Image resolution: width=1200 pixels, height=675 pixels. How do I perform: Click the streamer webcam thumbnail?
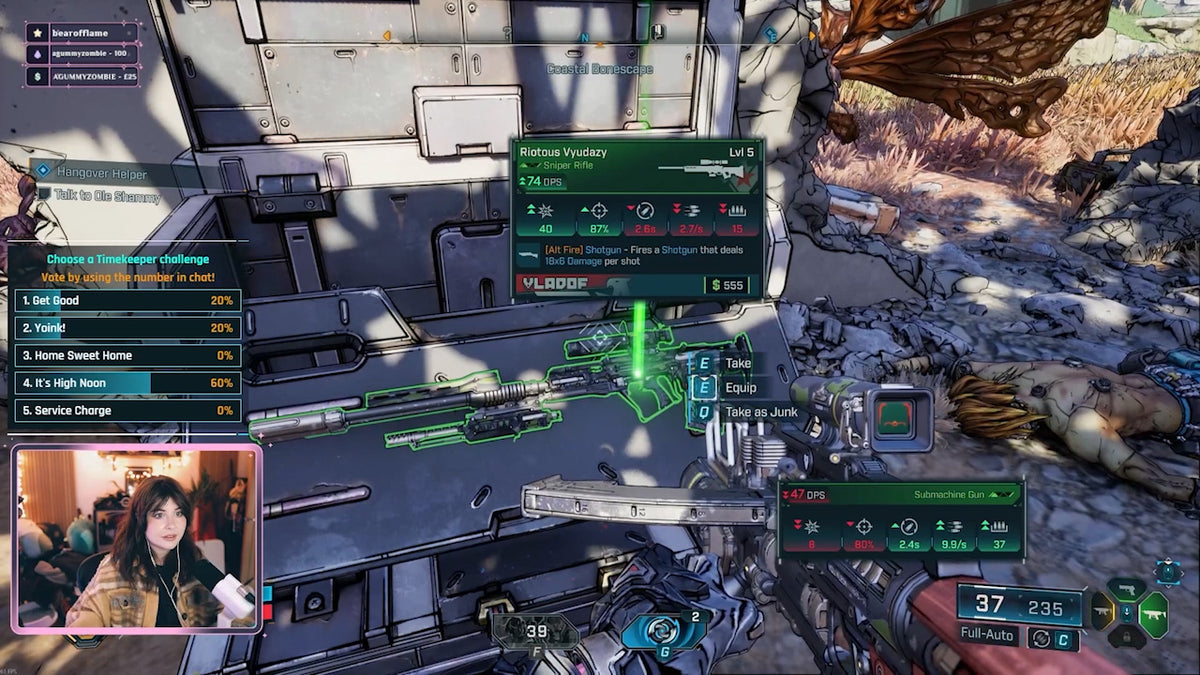(136, 539)
